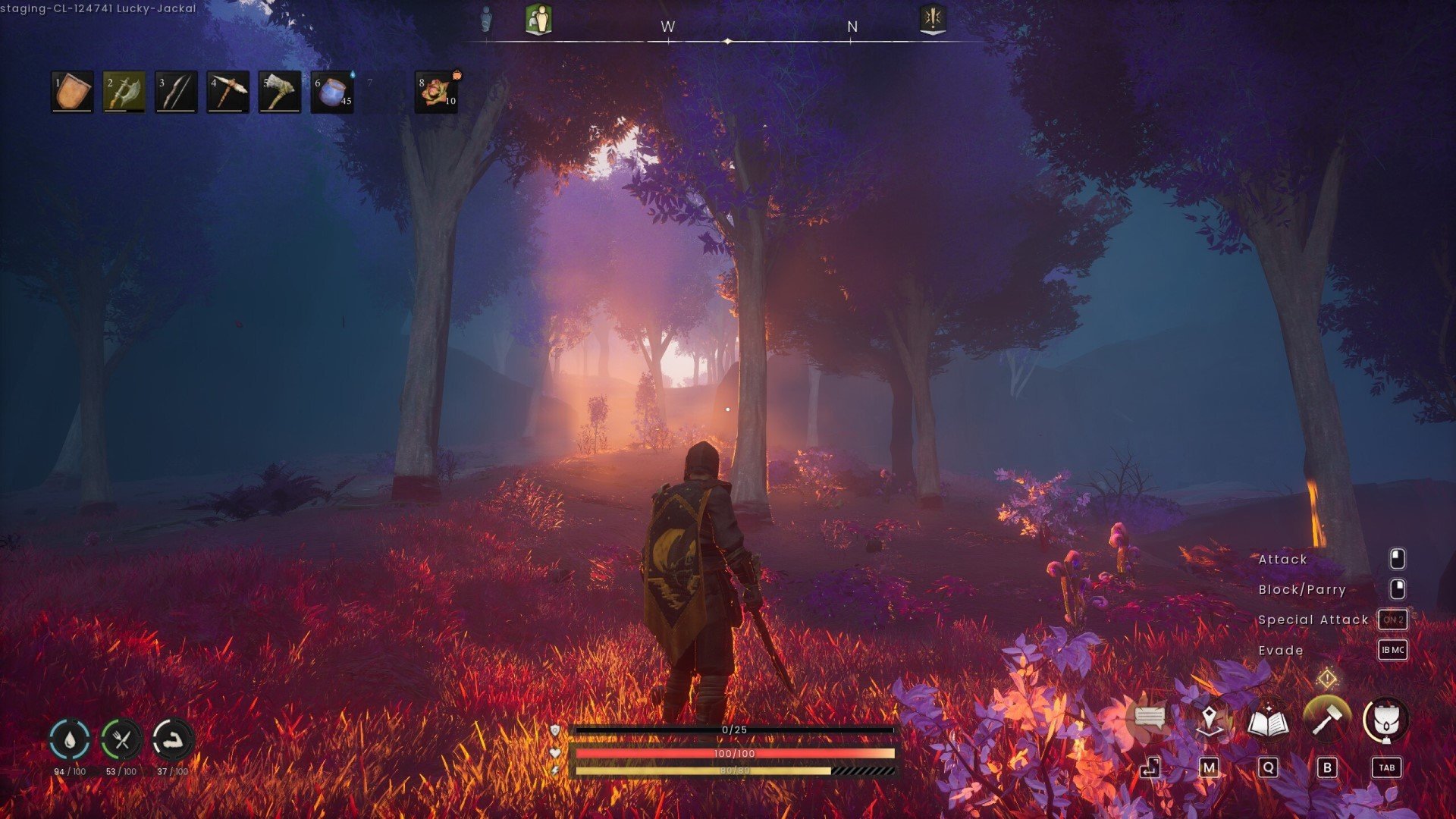Use the blue water jar slot
This screenshot has height=819, width=1456.
click(332, 92)
